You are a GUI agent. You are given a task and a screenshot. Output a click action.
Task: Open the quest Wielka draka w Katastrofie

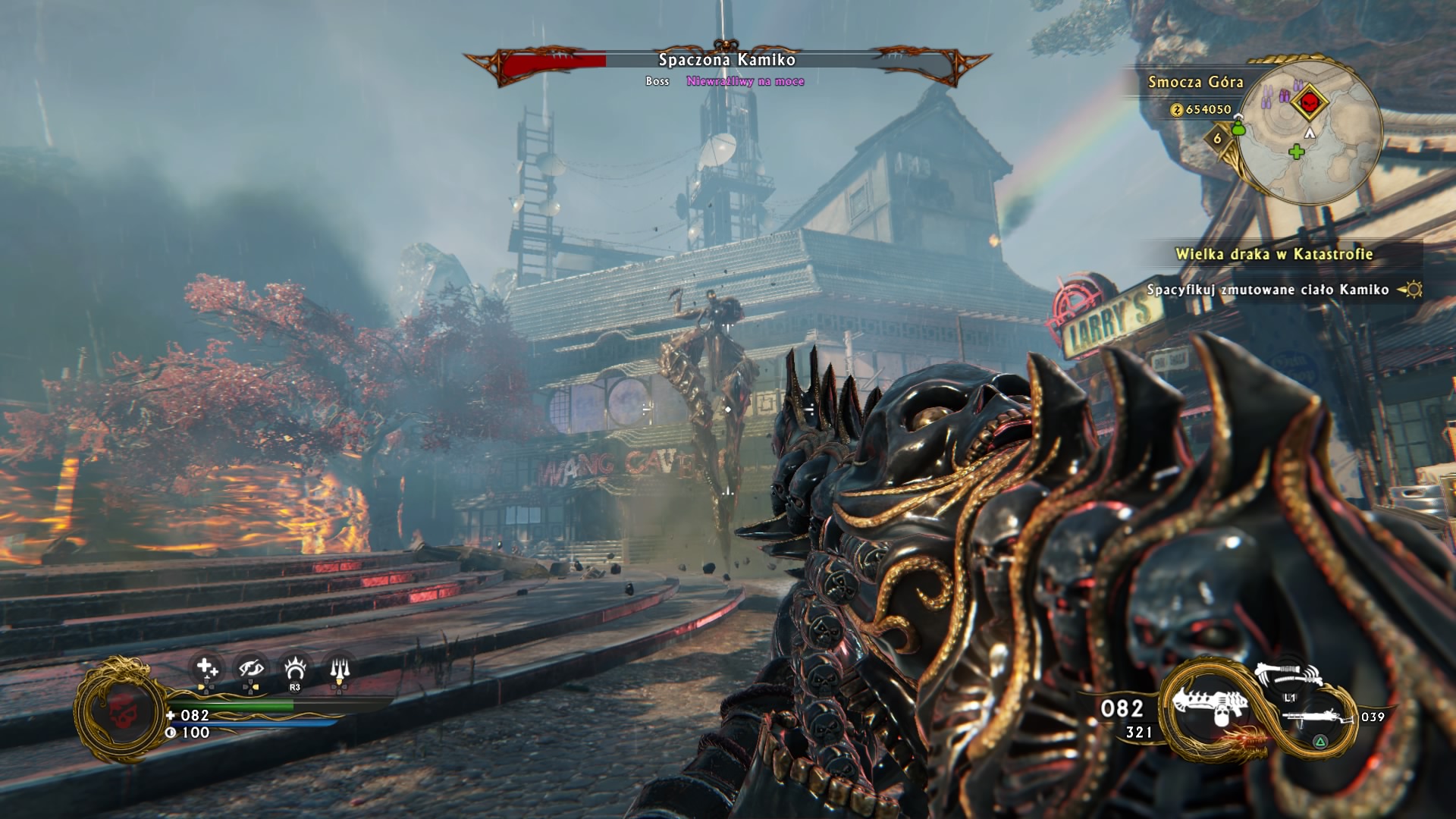(x=1274, y=254)
